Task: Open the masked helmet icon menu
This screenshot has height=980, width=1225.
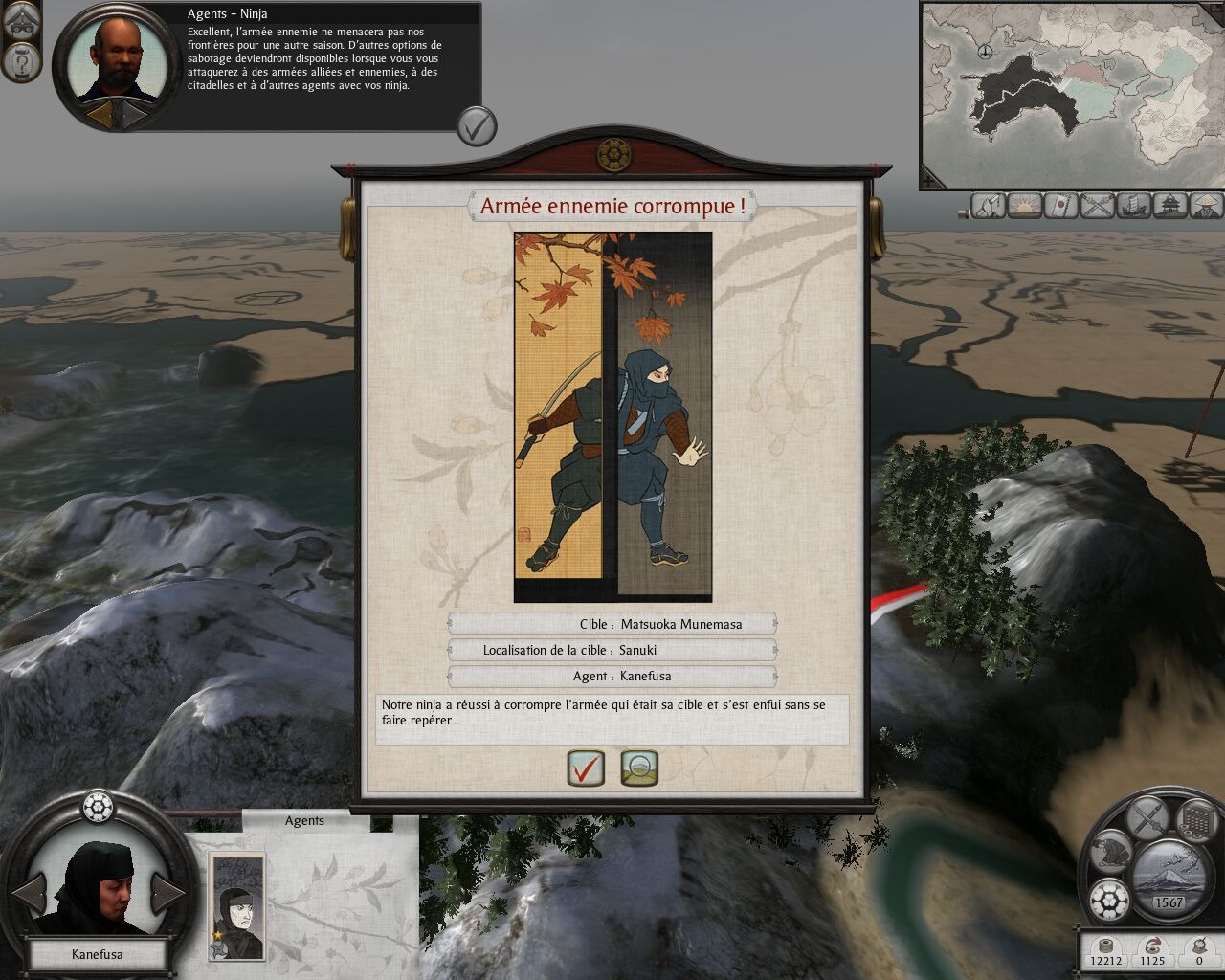Action: [x=20, y=21]
